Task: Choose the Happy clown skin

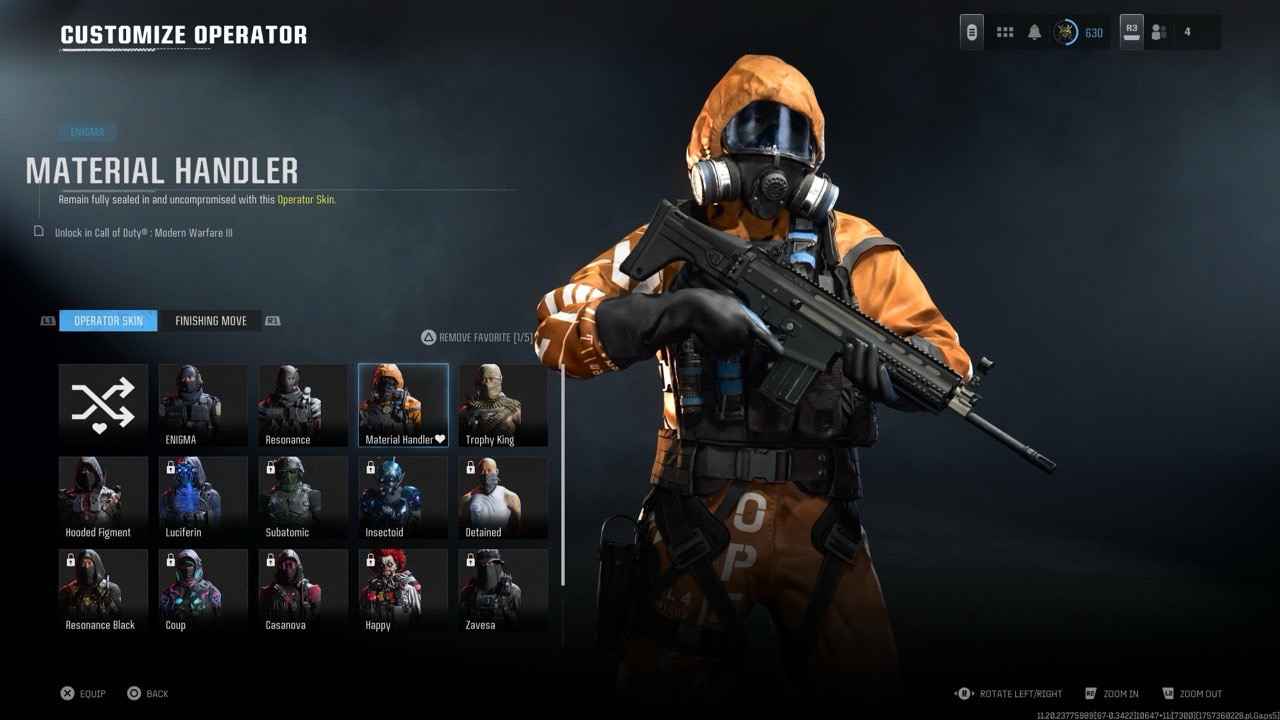Action: pyautogui.click(x=403, y=590)
